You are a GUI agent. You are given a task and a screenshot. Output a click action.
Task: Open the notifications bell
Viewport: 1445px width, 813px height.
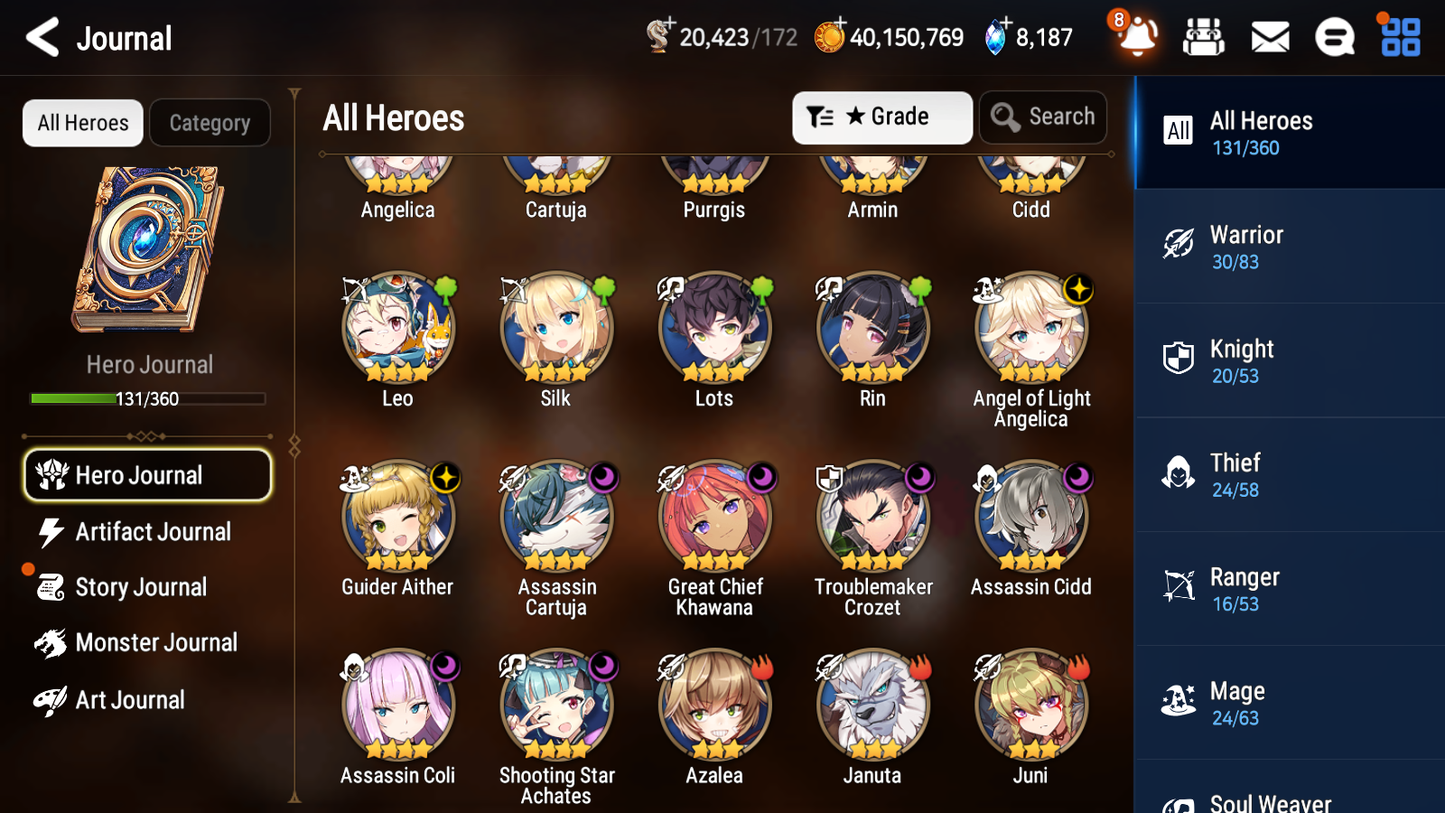(x=1136, y=37)
